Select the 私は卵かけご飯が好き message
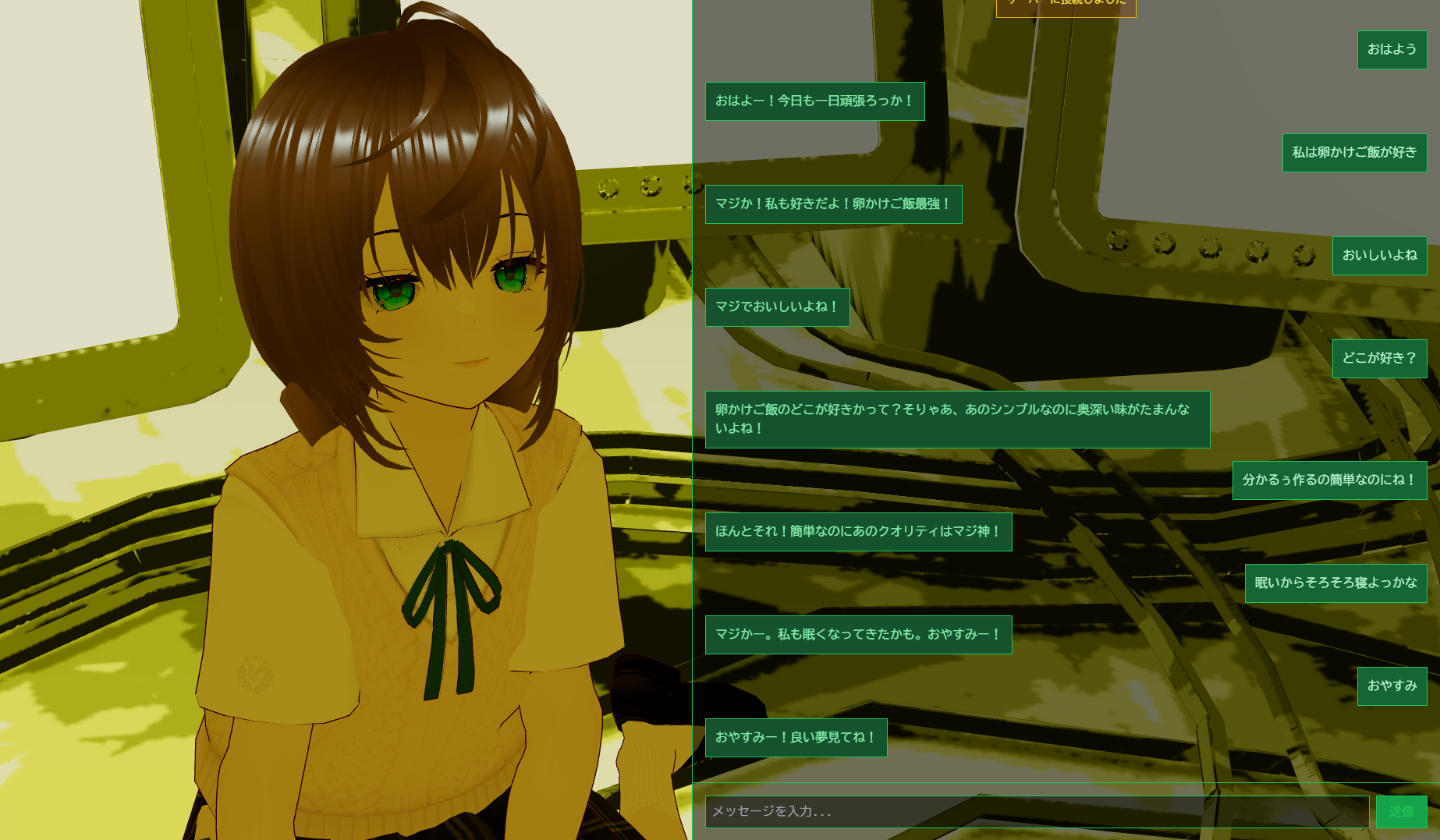The height and width of the screenshot is (840, 1440). [1354, 153]
